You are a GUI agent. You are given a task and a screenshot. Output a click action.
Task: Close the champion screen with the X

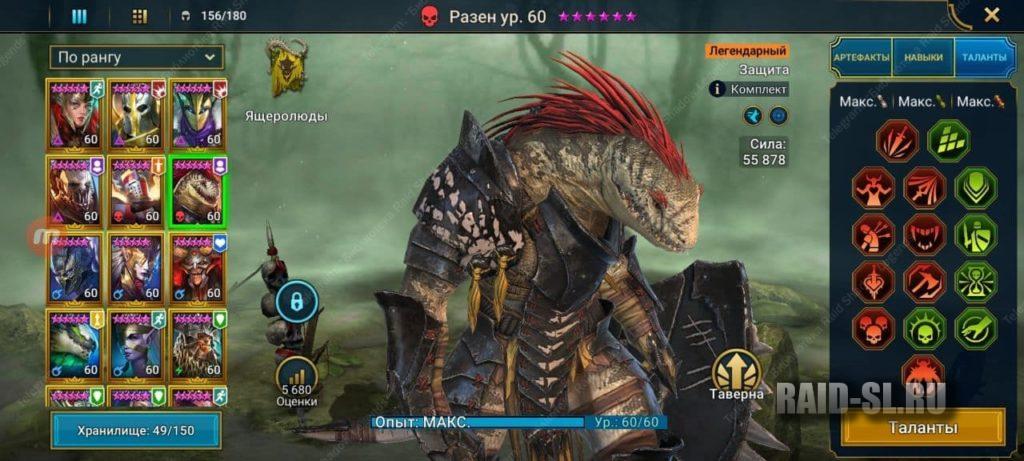coord(991,15)
